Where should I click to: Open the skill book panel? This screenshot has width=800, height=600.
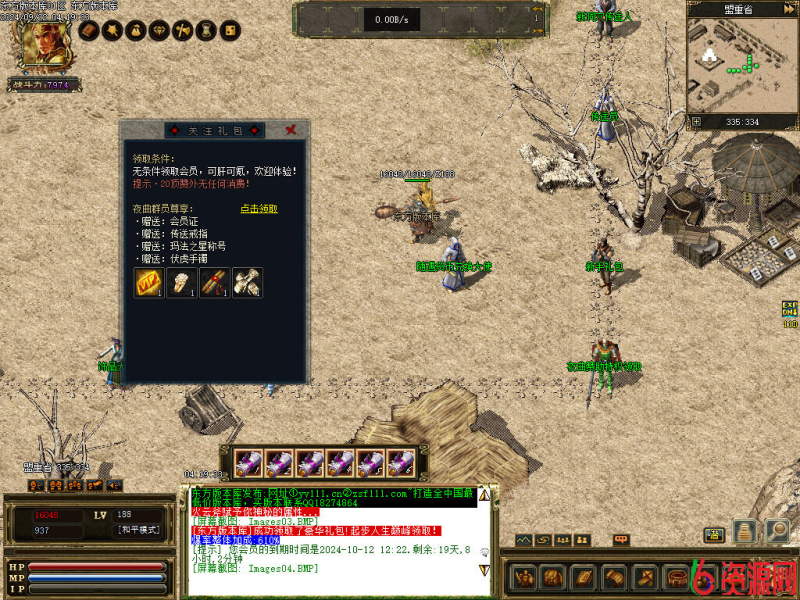click(582, 577)
